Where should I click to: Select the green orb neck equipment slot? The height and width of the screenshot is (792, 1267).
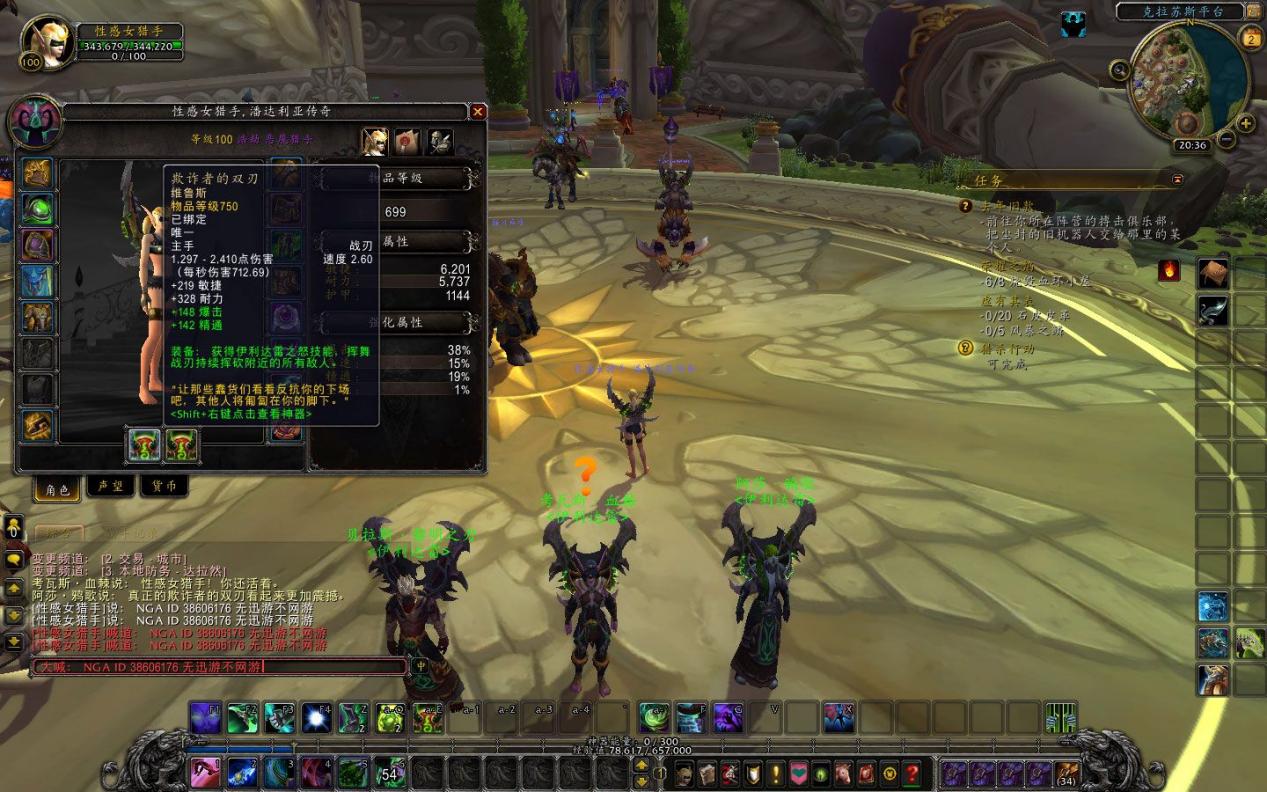click(38, 209)
